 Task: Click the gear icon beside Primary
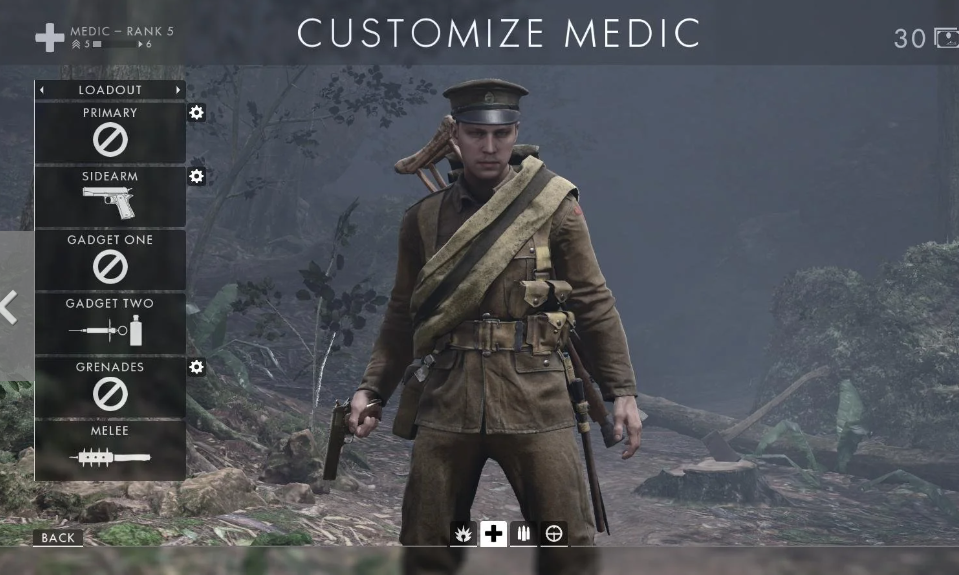coord(197,113)
